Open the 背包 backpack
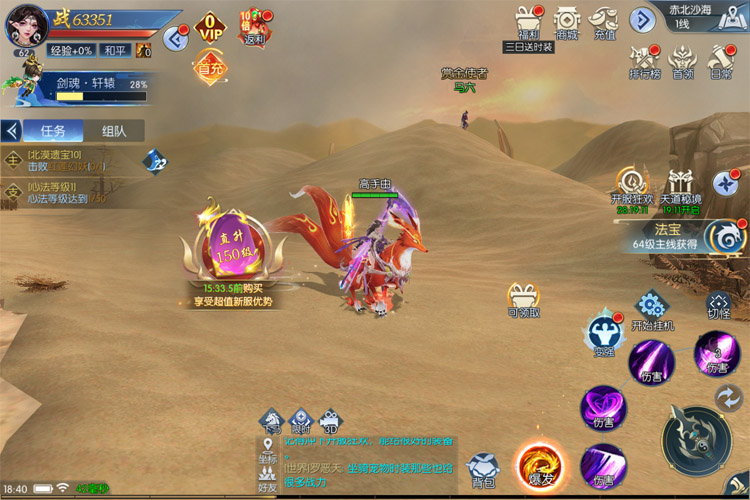 point(484,470)
